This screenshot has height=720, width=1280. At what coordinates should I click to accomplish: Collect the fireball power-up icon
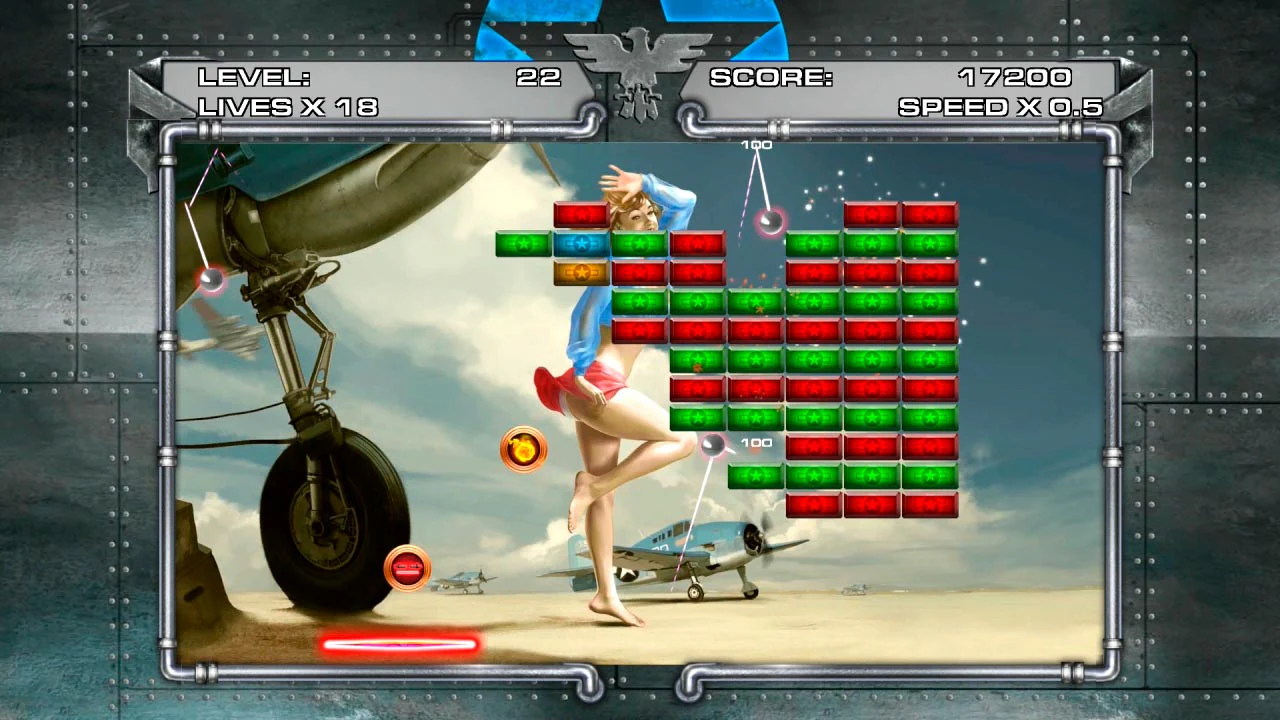click(522, 449)
